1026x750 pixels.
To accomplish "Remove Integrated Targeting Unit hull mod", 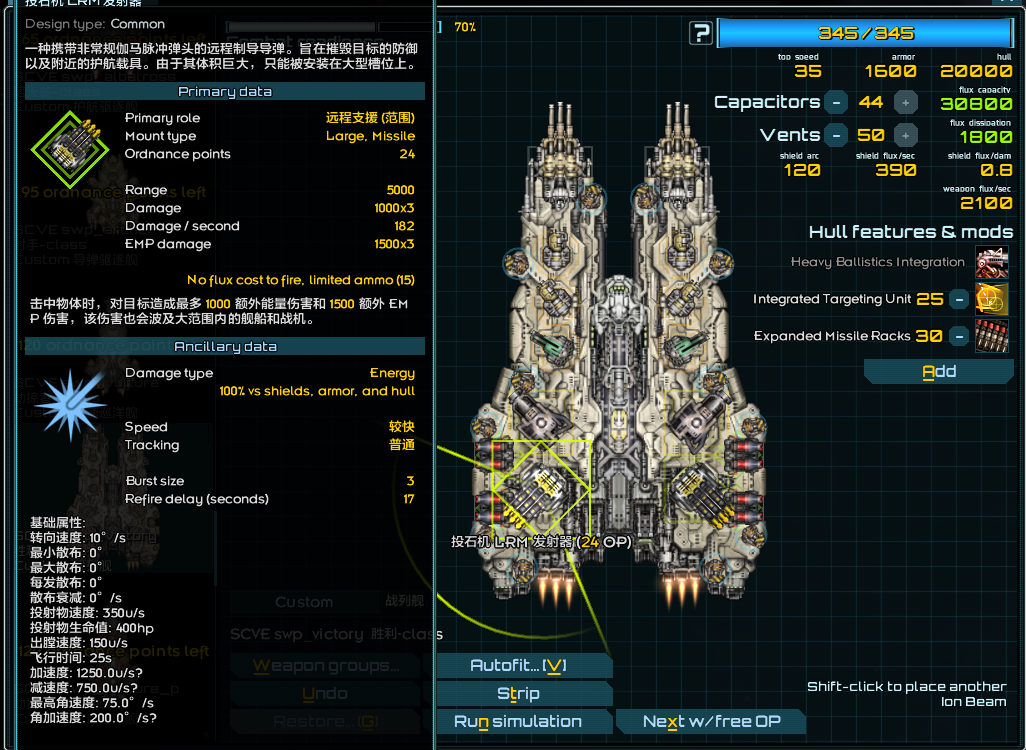I will tap(959, 299).
